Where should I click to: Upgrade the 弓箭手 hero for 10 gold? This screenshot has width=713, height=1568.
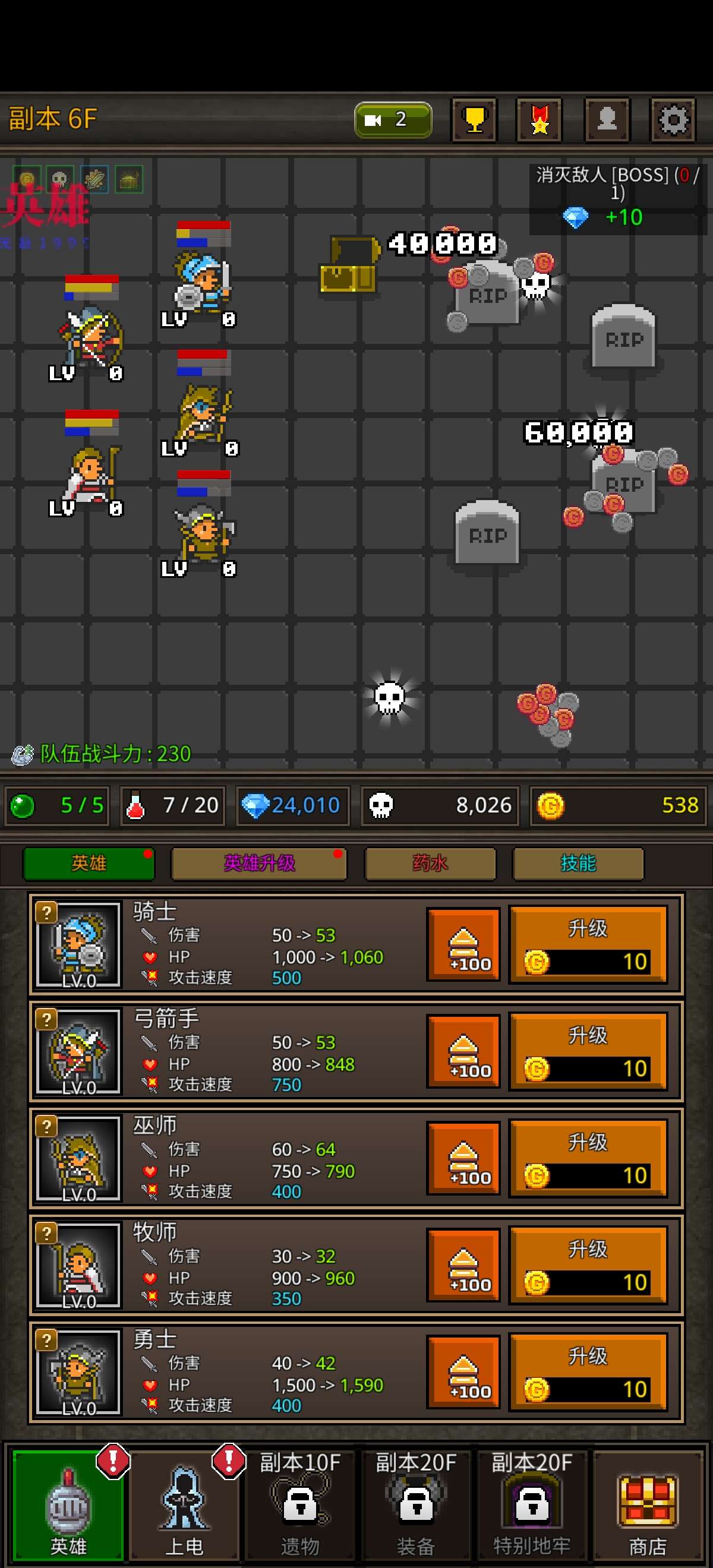[588, 1051]
